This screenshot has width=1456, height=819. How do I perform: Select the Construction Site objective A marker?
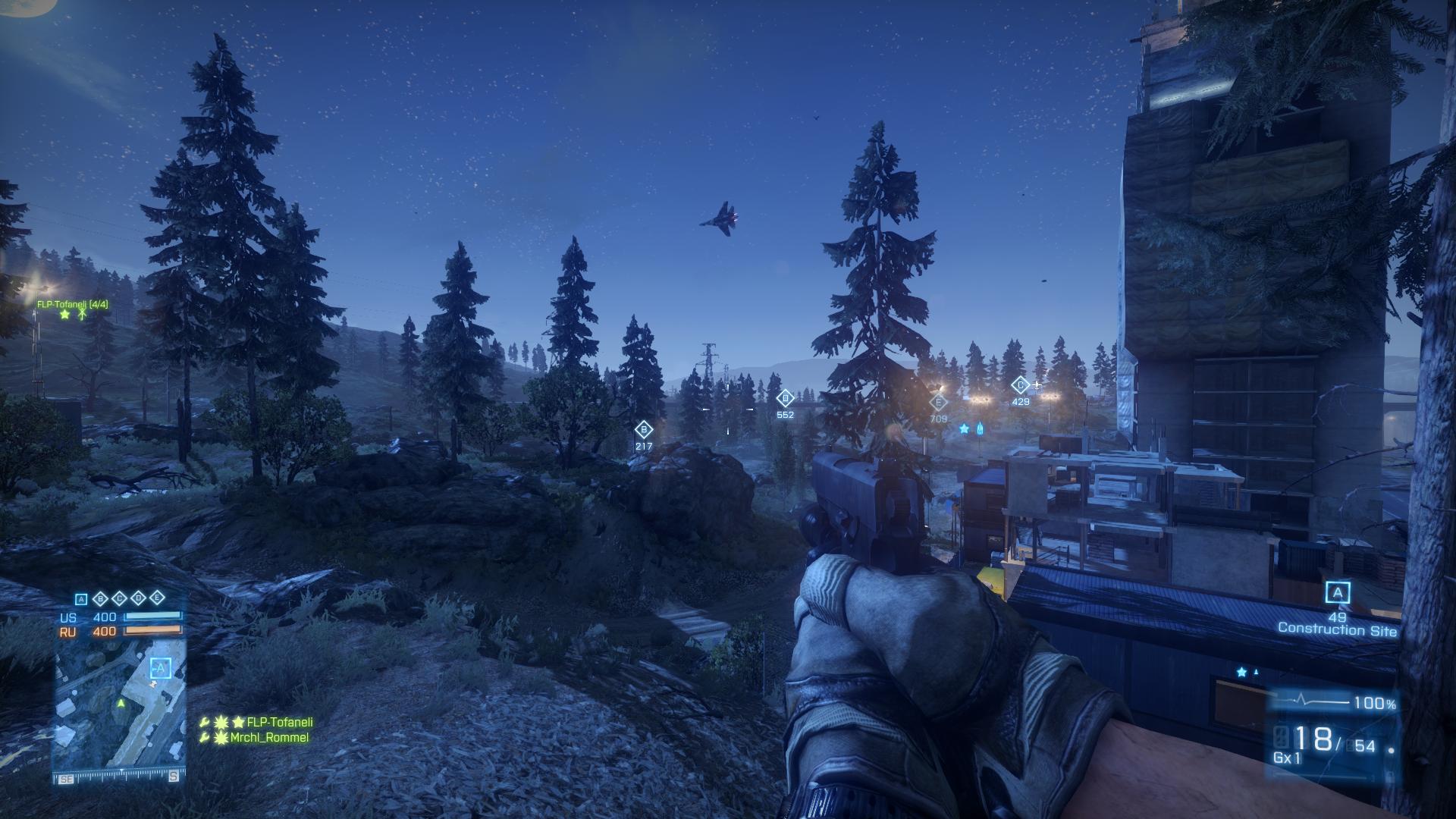(x=1337, y=593)
